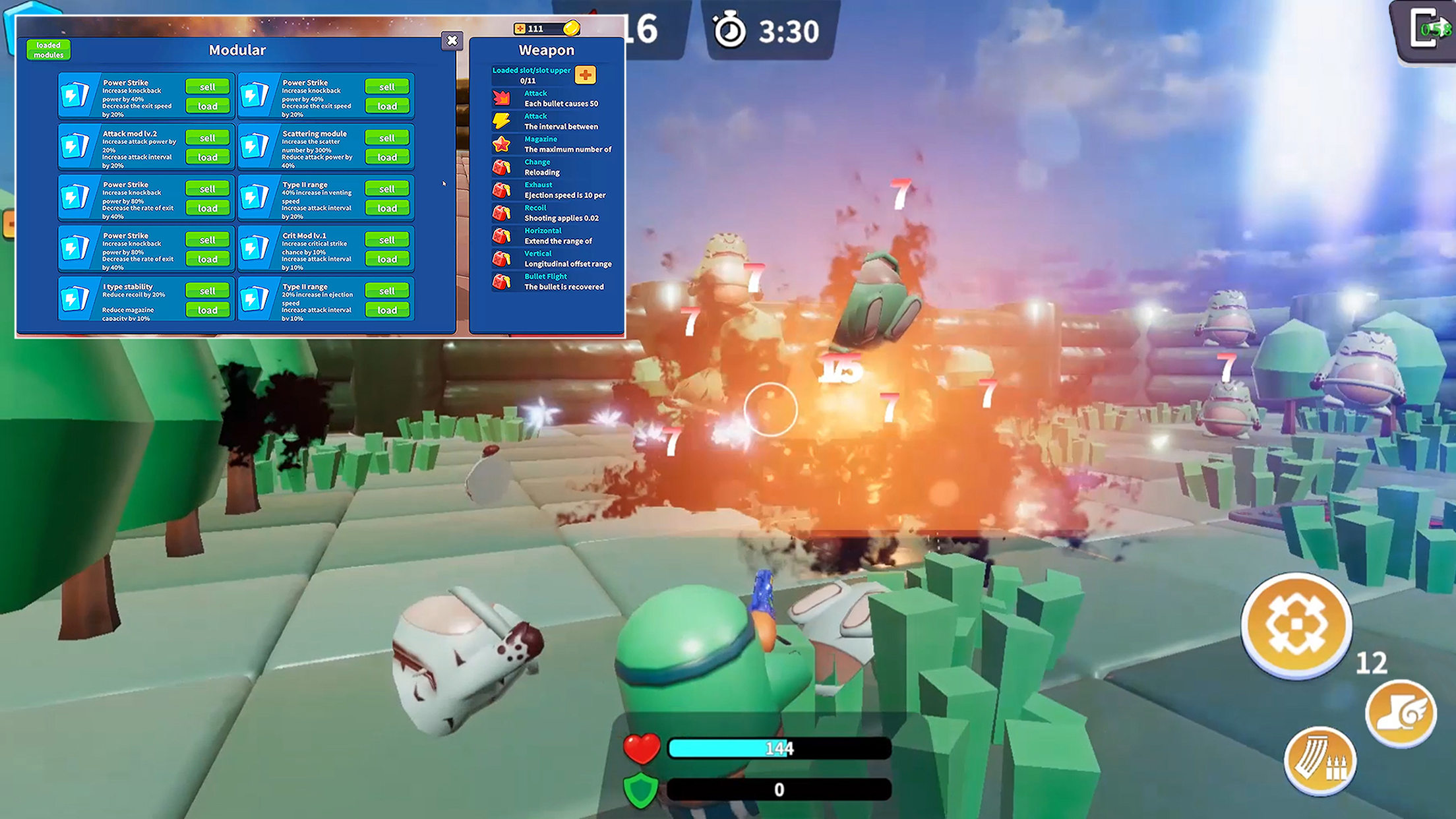Click the stopwatch timer icon
This screenshot has width=1456, height=819.
tap(728, 28)
